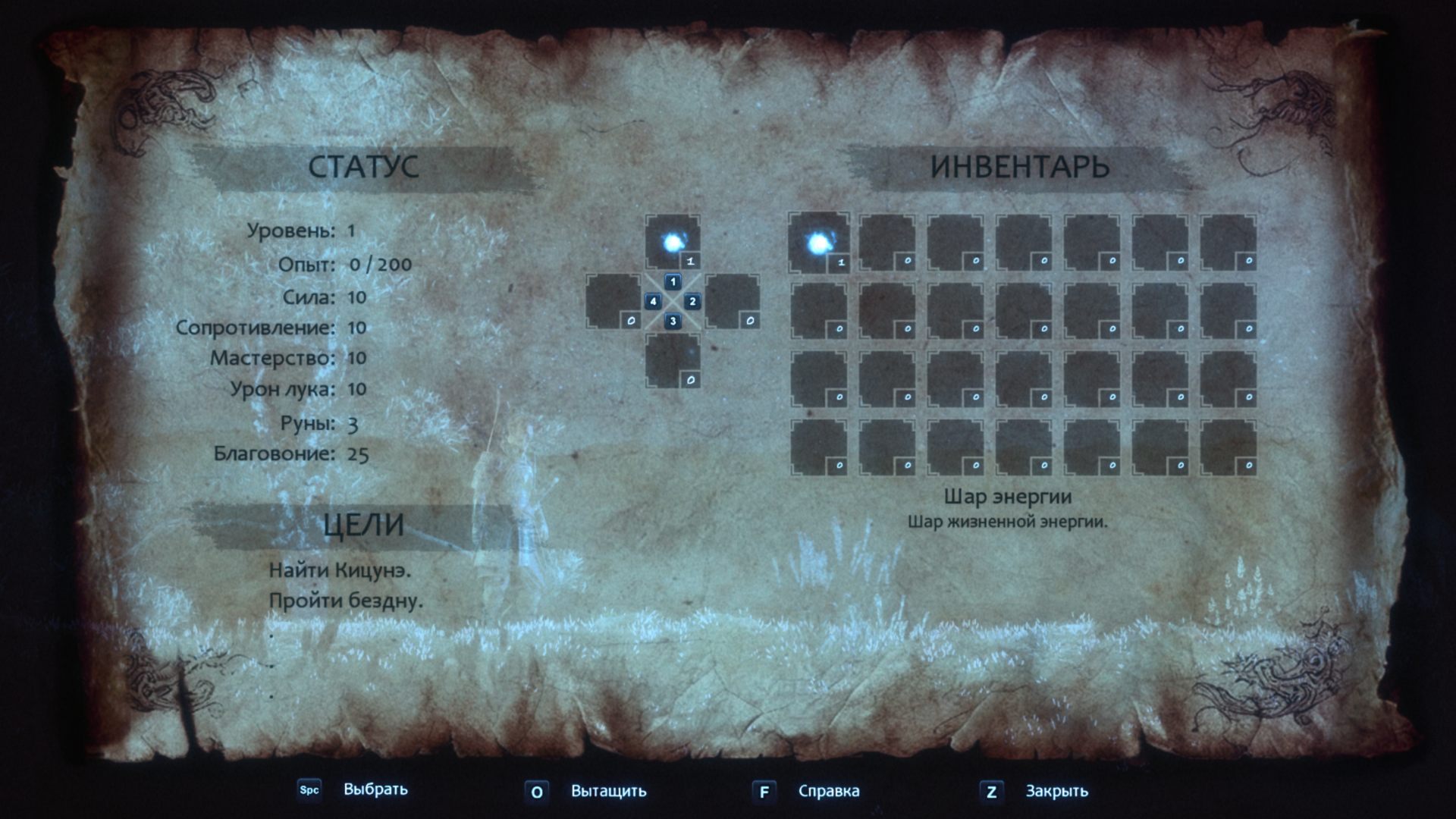Choose the empty quick slot for hotkey 3
The width and height of the screenshot is (1456, 819).
coord(673,361)
